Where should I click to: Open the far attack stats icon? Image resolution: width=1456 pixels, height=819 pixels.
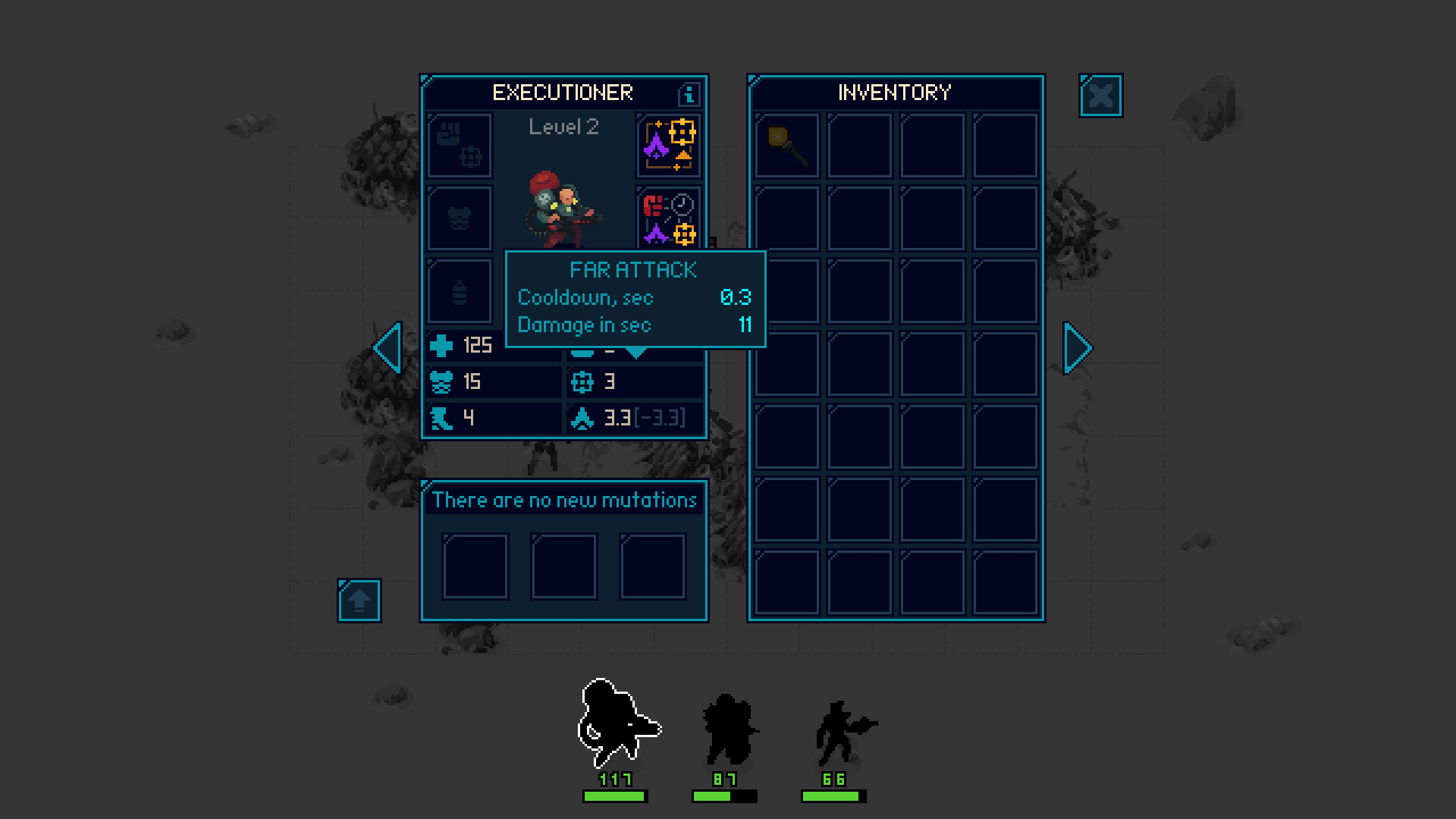tap(668, 146)
